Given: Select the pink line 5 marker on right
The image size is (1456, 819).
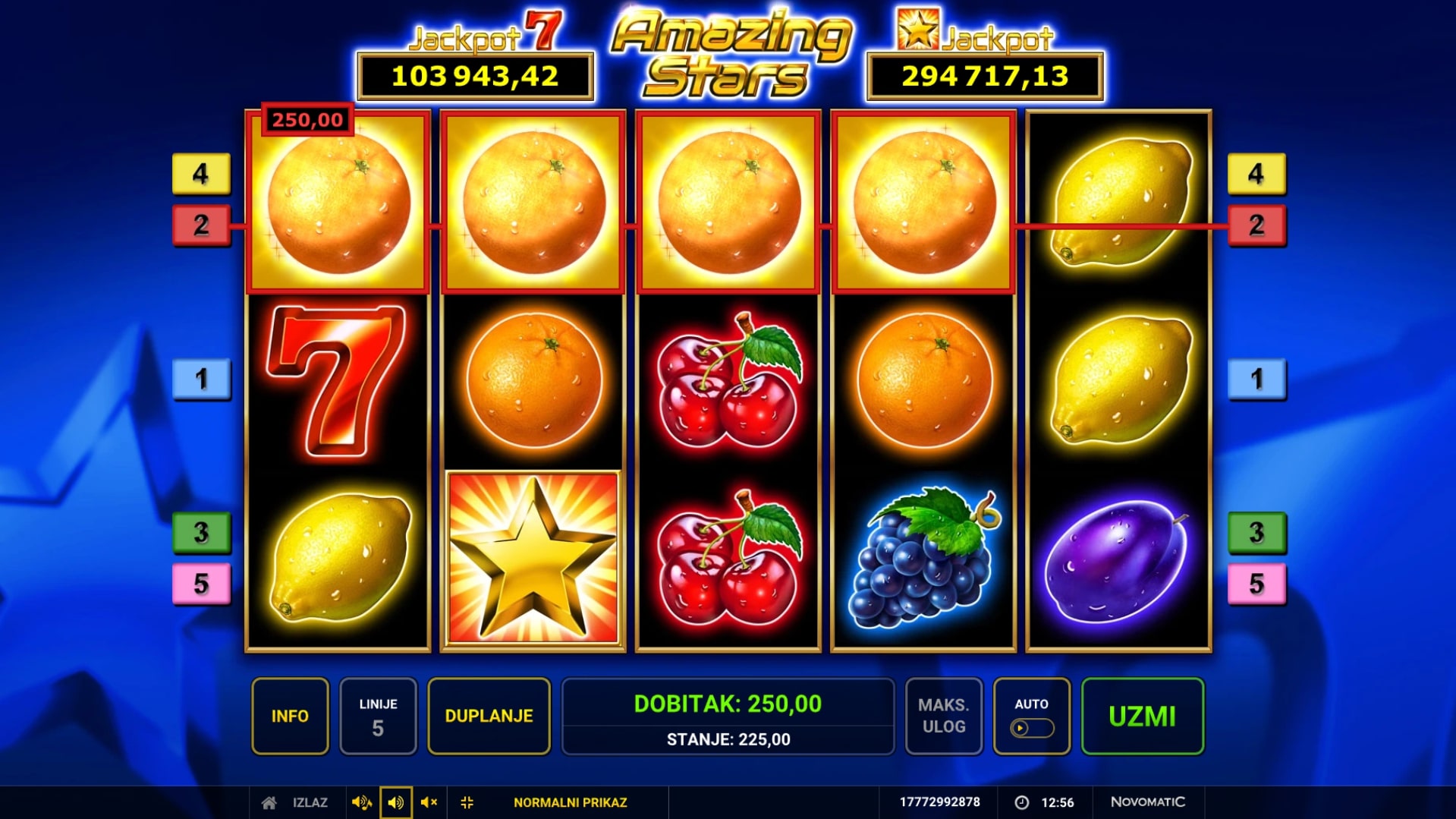Looking at the screenshot, I should click(x=1256, y=584).
